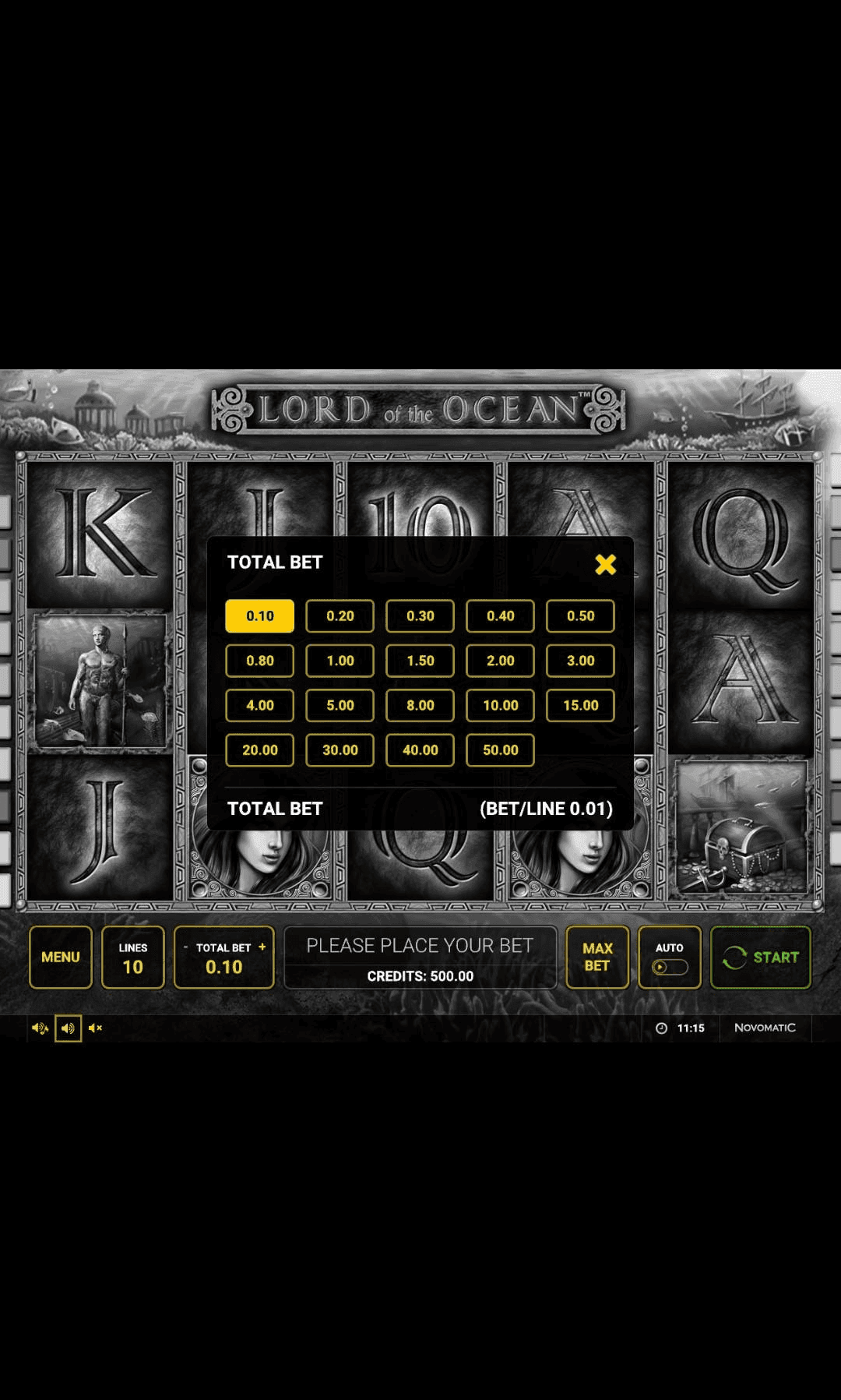Set the bet to 15.00

click(580, 705)
